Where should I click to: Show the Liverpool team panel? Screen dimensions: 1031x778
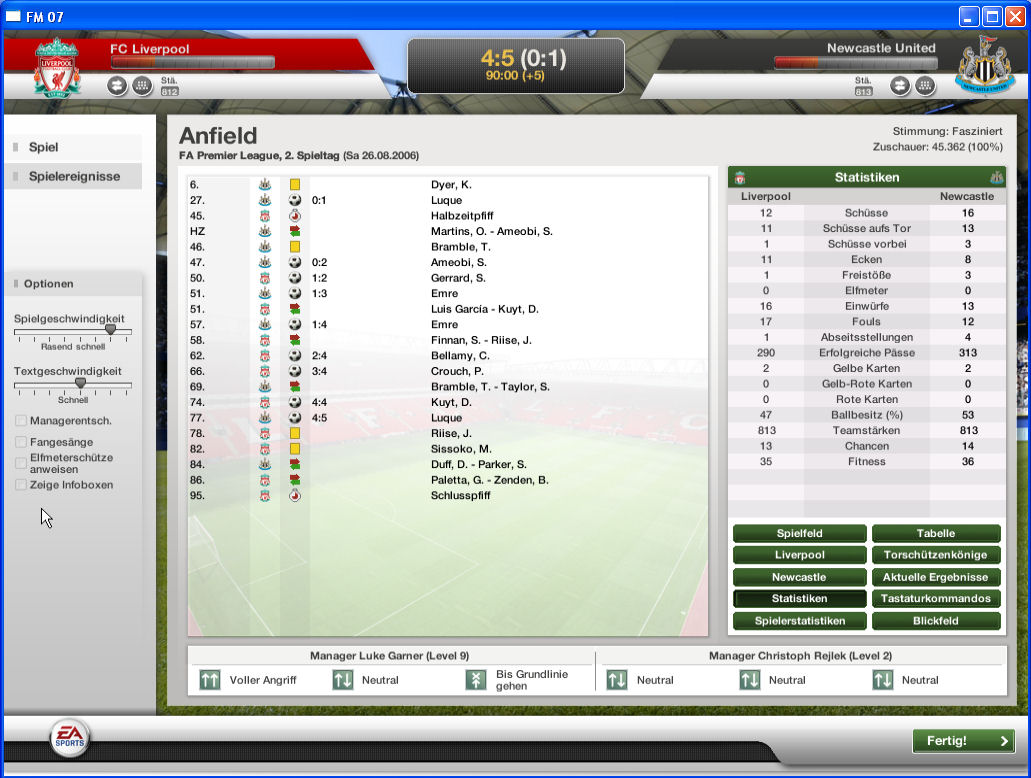coord(799,555)
